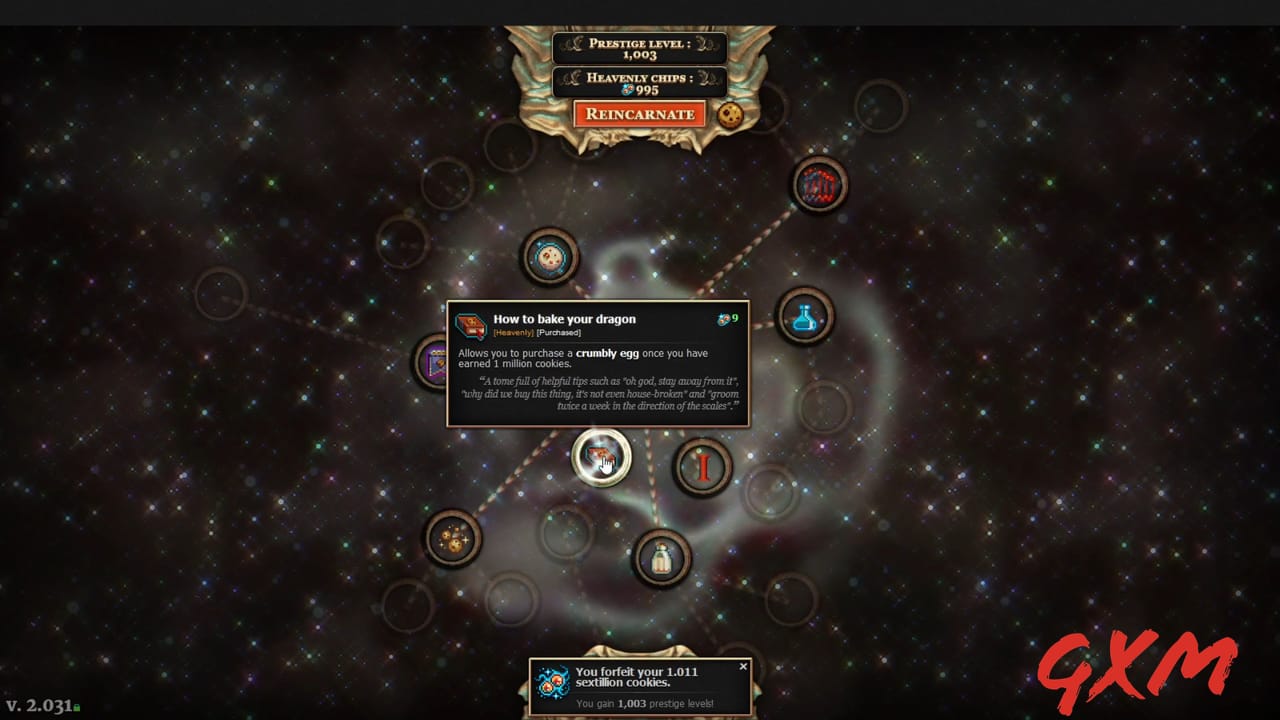
Task: Select the milk bottle upgrade node
Action: click(661, 558)
